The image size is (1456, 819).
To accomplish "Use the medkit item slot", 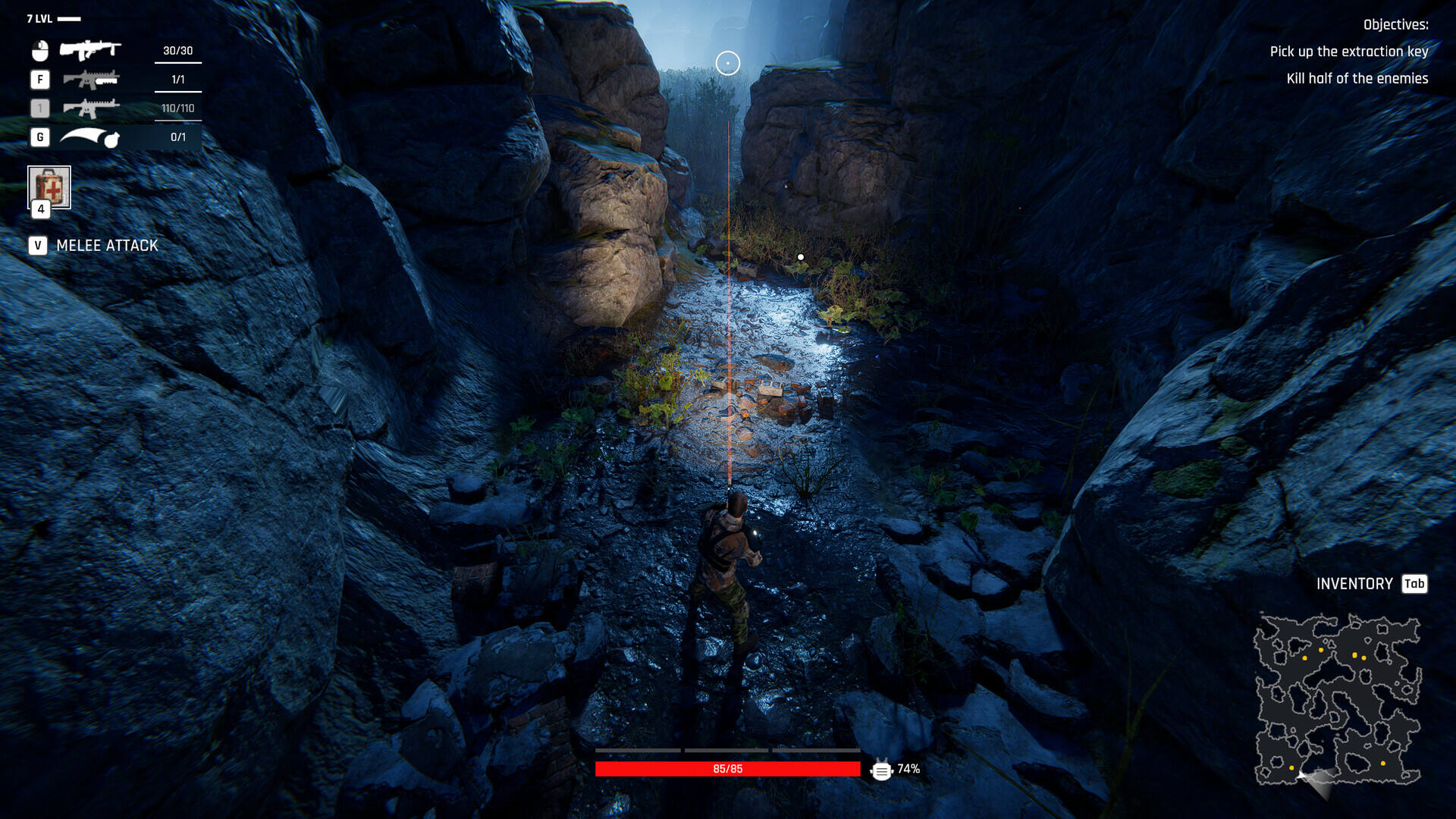I will pos(49,187).
